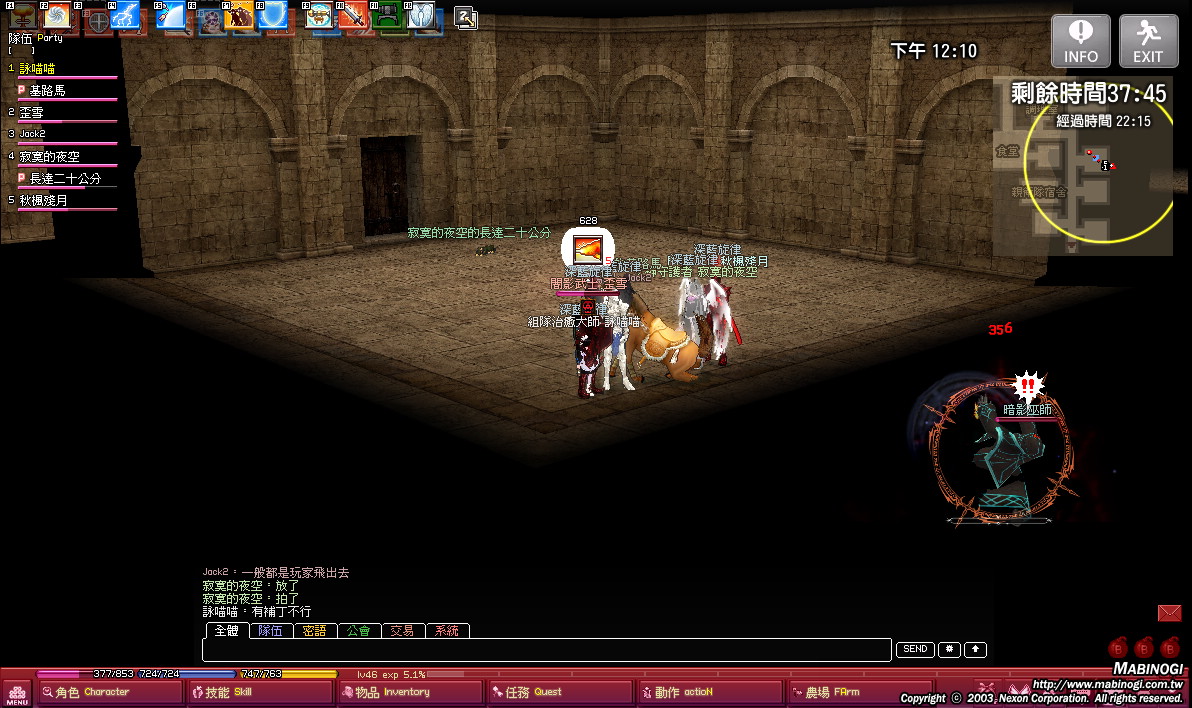Image resolution: width=1192 pixels, height=708 pixels.
Task: Open the Skill window
Action: pos(260,692)
